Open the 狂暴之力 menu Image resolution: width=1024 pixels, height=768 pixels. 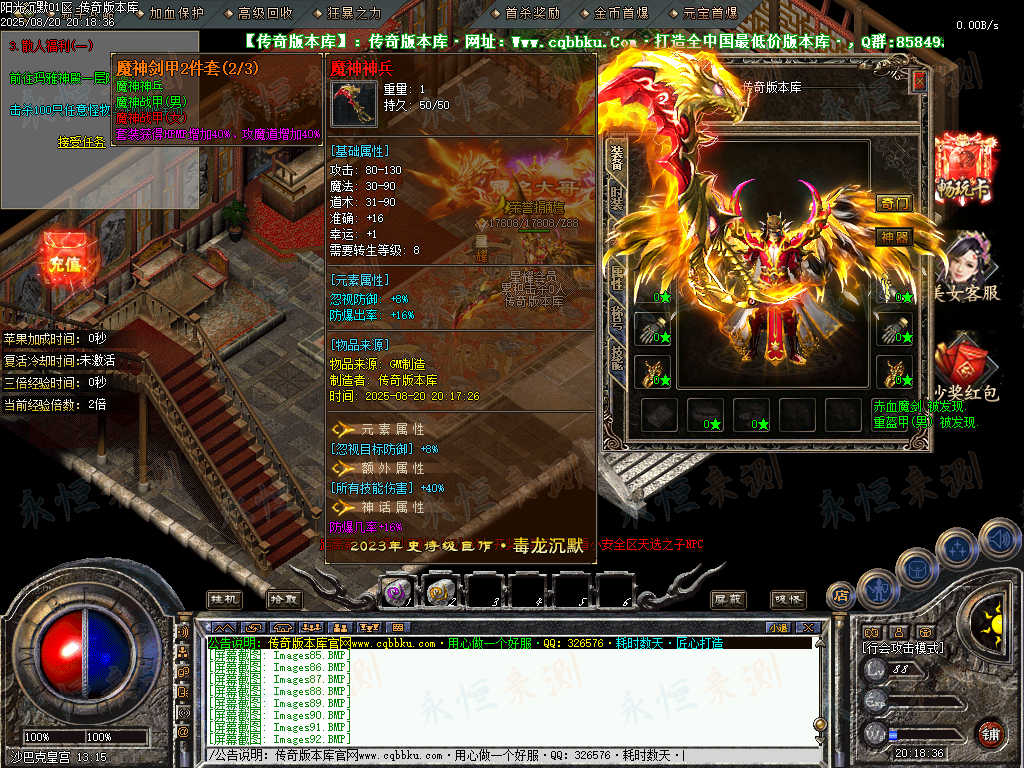(x=354, y=13)
